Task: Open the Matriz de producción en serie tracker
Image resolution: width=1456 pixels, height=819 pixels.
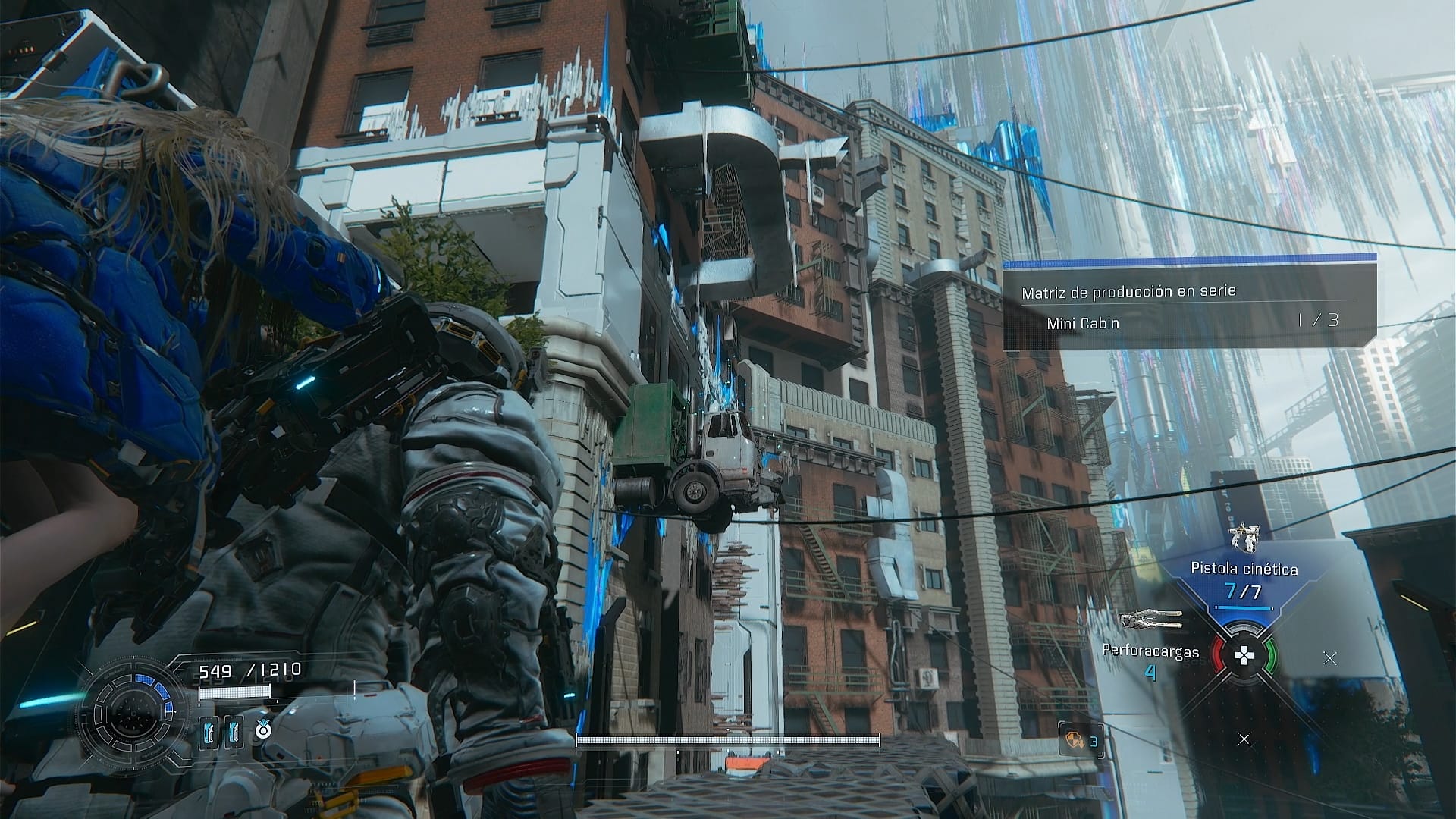Action: point(1128,292)
